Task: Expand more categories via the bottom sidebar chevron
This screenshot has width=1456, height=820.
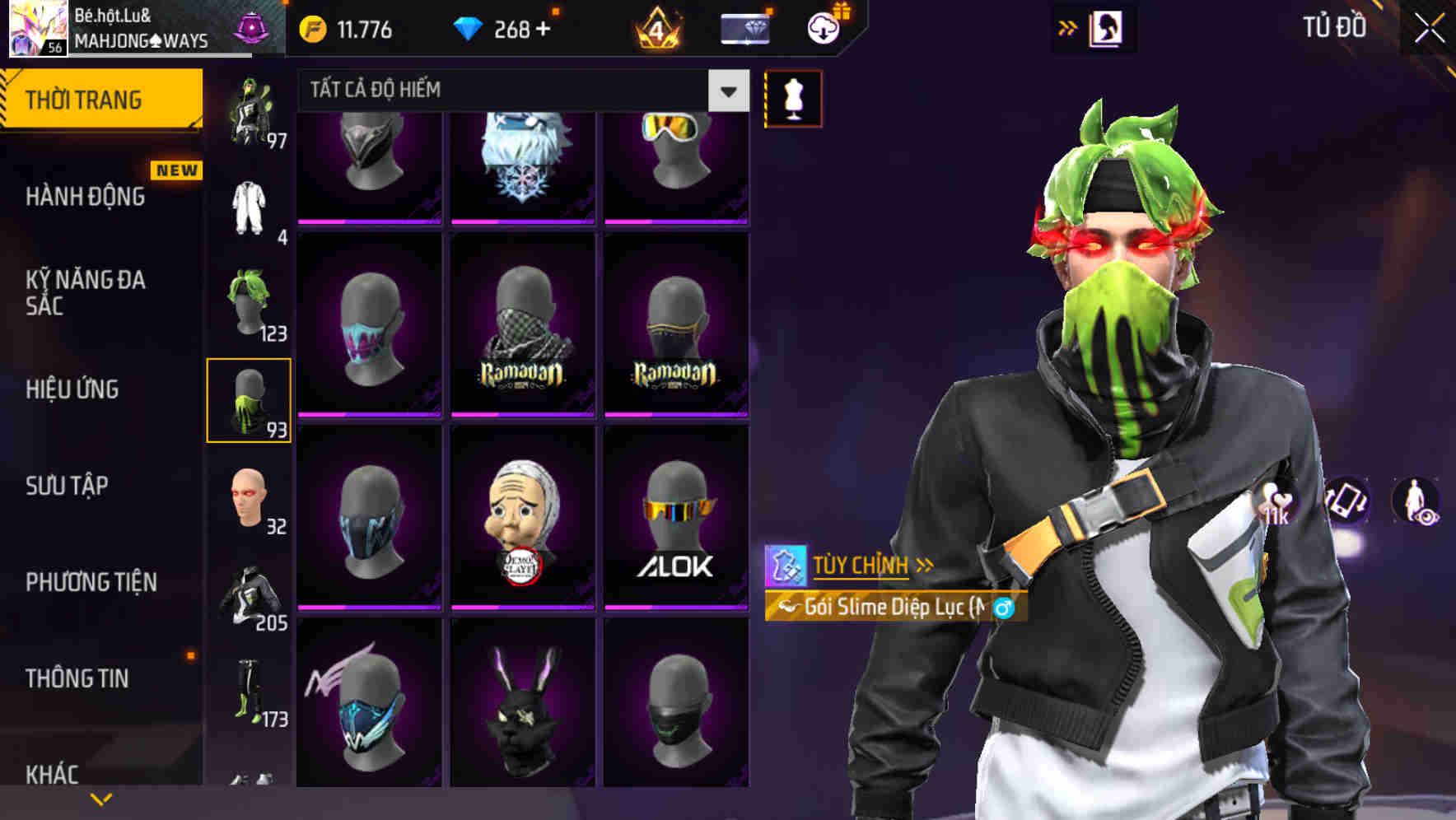Action: click(x=100, y=798)
